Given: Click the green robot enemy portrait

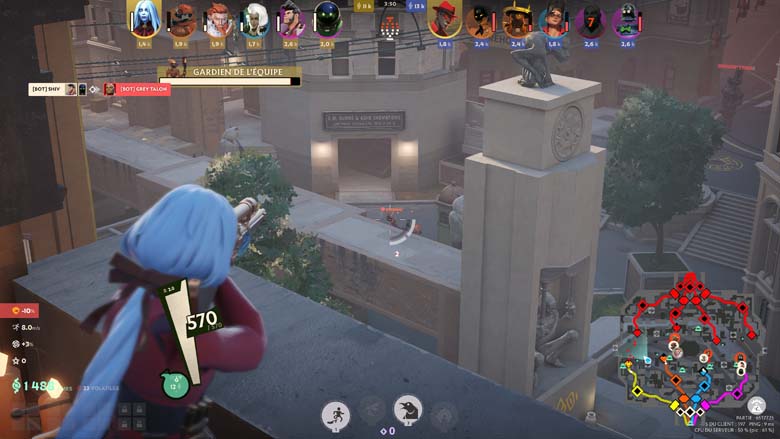Looking at the screenshot, I should [x=627, y=18].
